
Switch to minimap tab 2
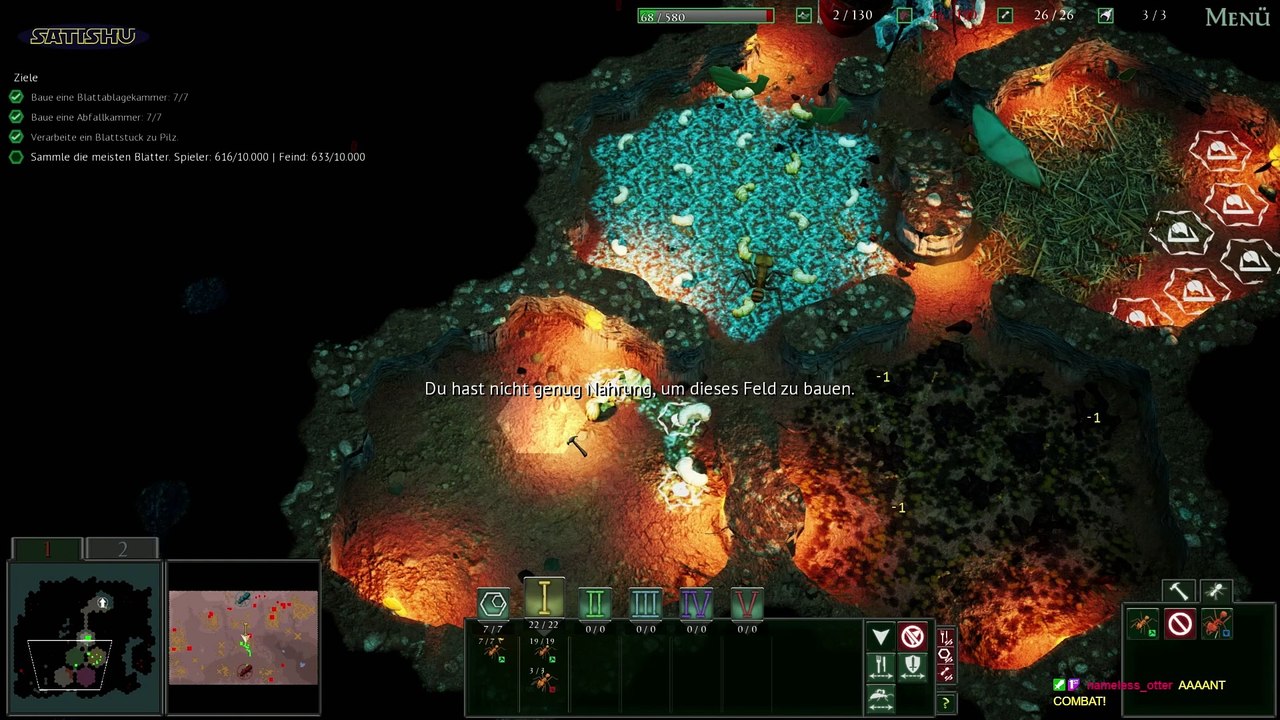(122, 549)
